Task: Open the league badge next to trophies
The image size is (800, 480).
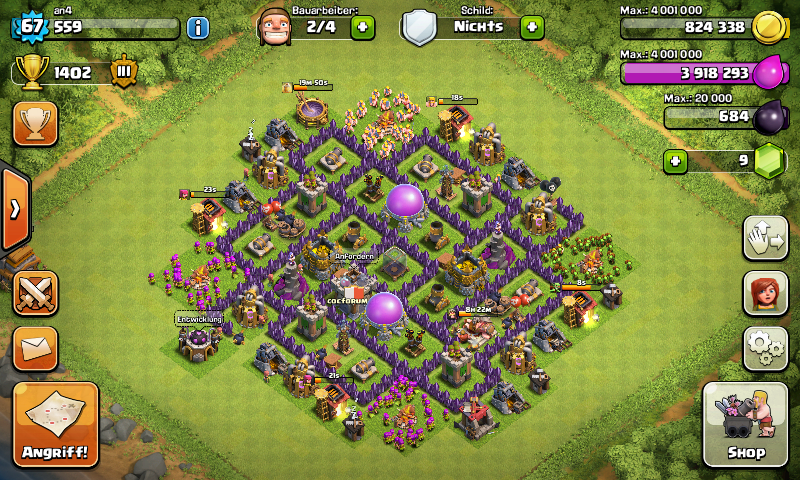Action: pos(125,72)
